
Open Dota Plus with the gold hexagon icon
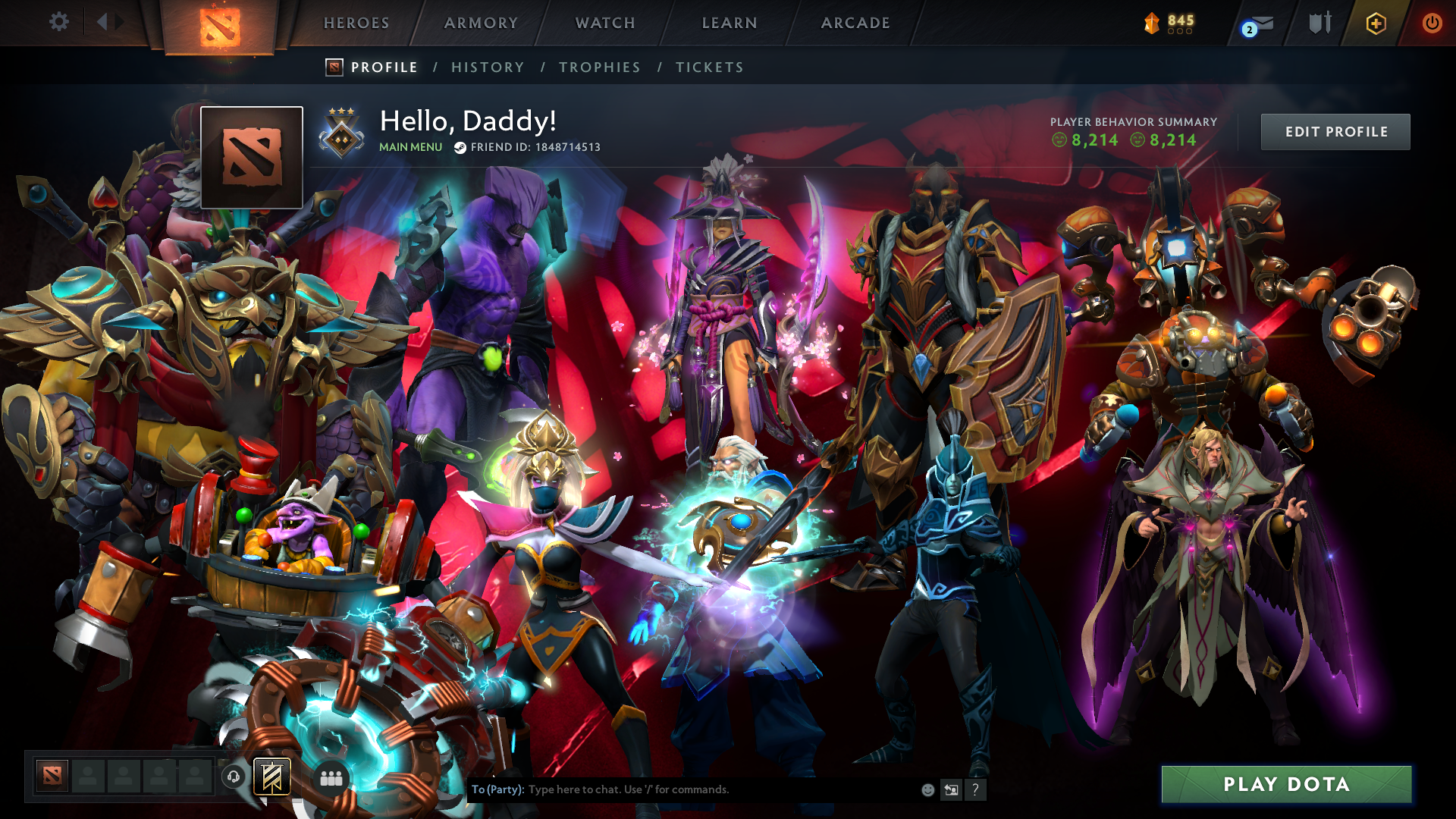click(1376, 23)
